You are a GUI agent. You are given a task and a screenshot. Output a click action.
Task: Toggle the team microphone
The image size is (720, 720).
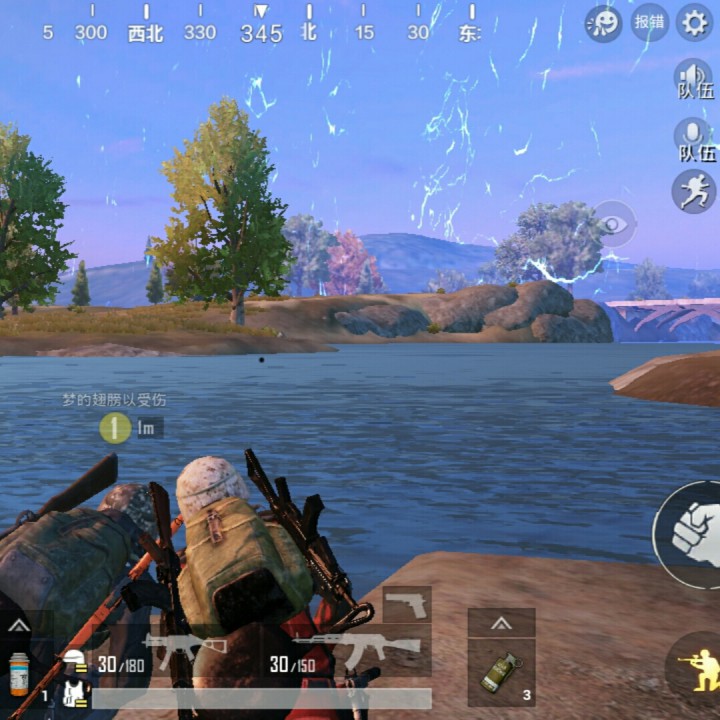[694, 138]
